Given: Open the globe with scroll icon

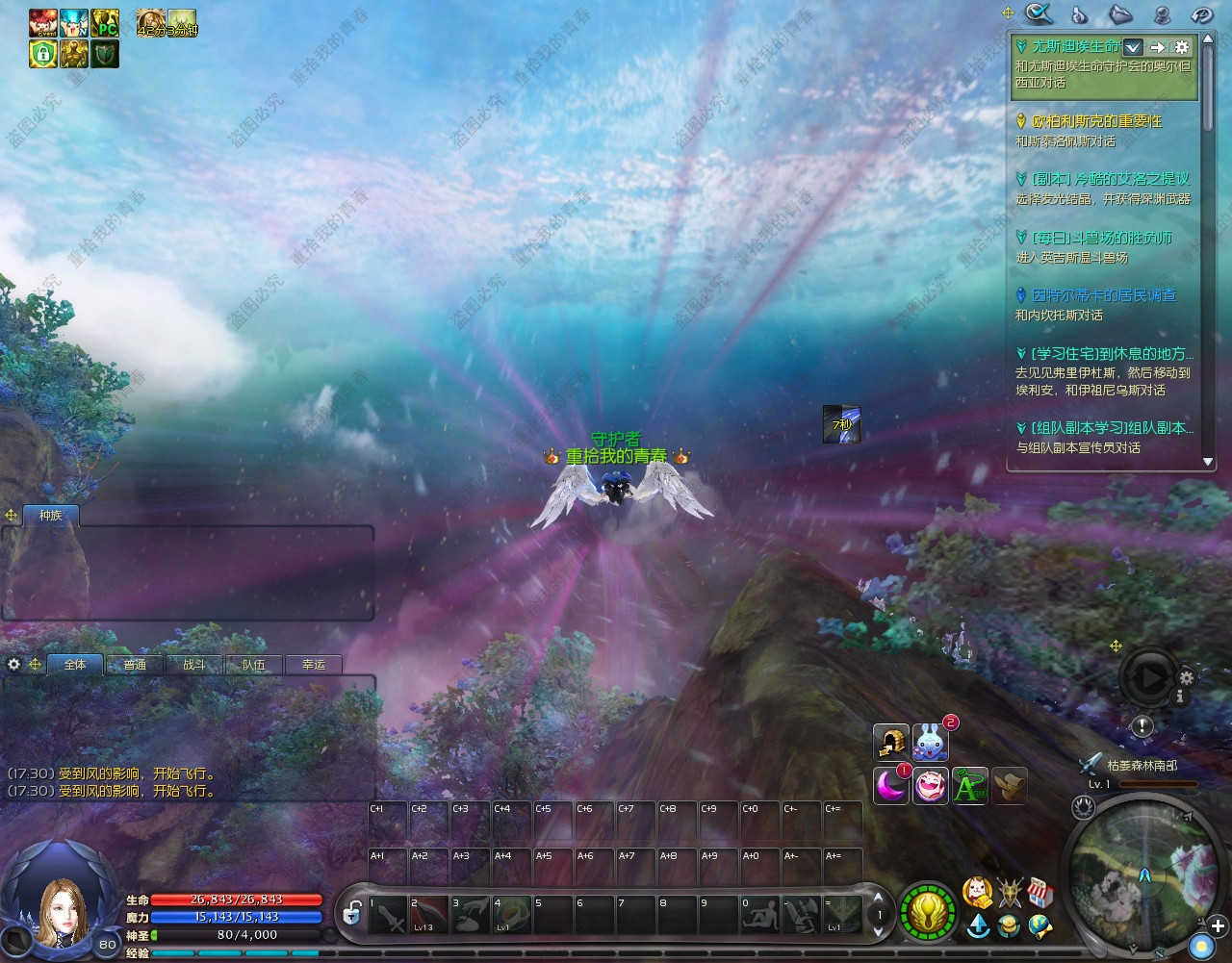Looking at the screenshot, I should pyautogui.click(x=1039, y=926).
